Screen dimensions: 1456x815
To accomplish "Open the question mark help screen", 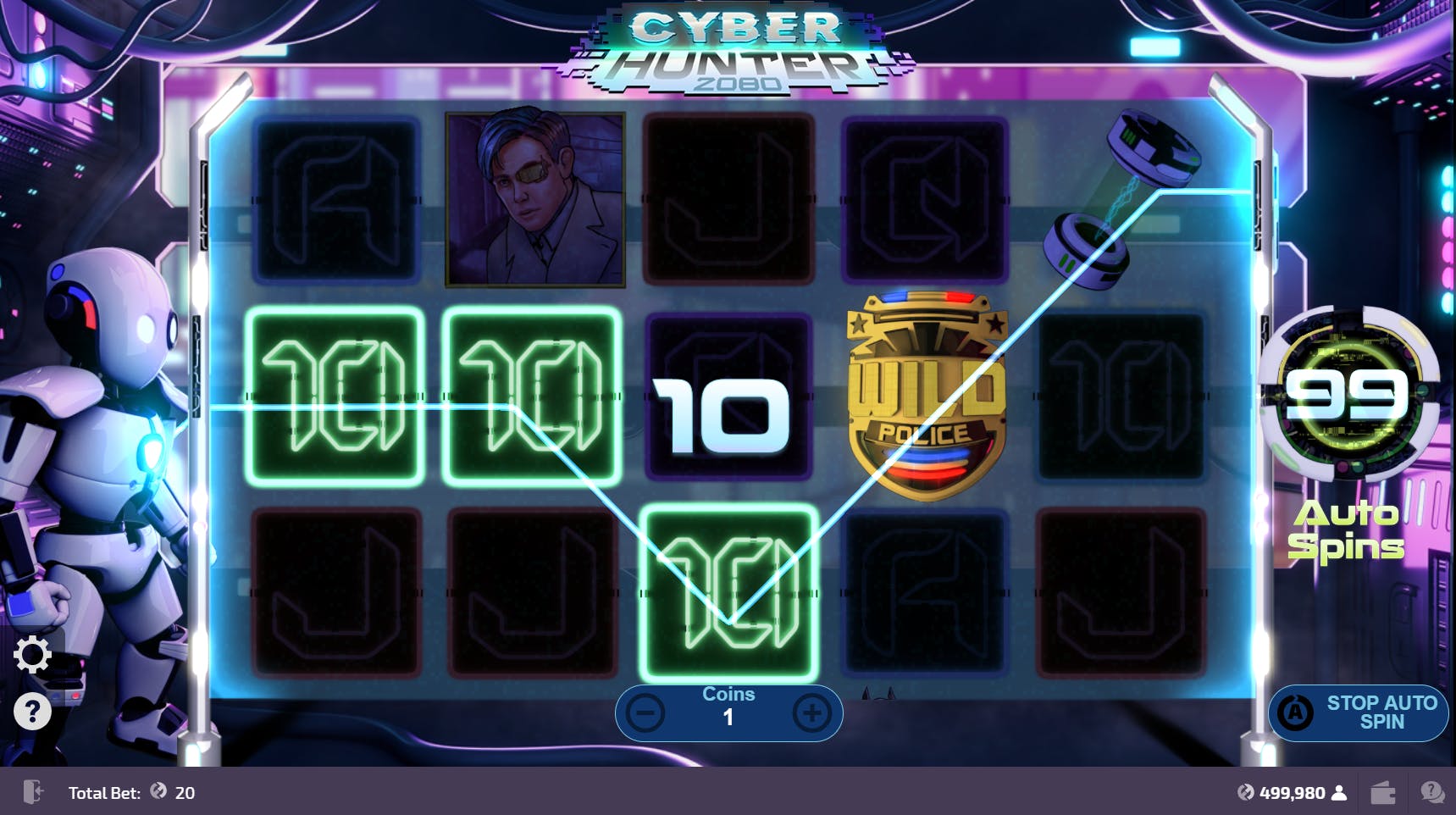I will point(33,712).
